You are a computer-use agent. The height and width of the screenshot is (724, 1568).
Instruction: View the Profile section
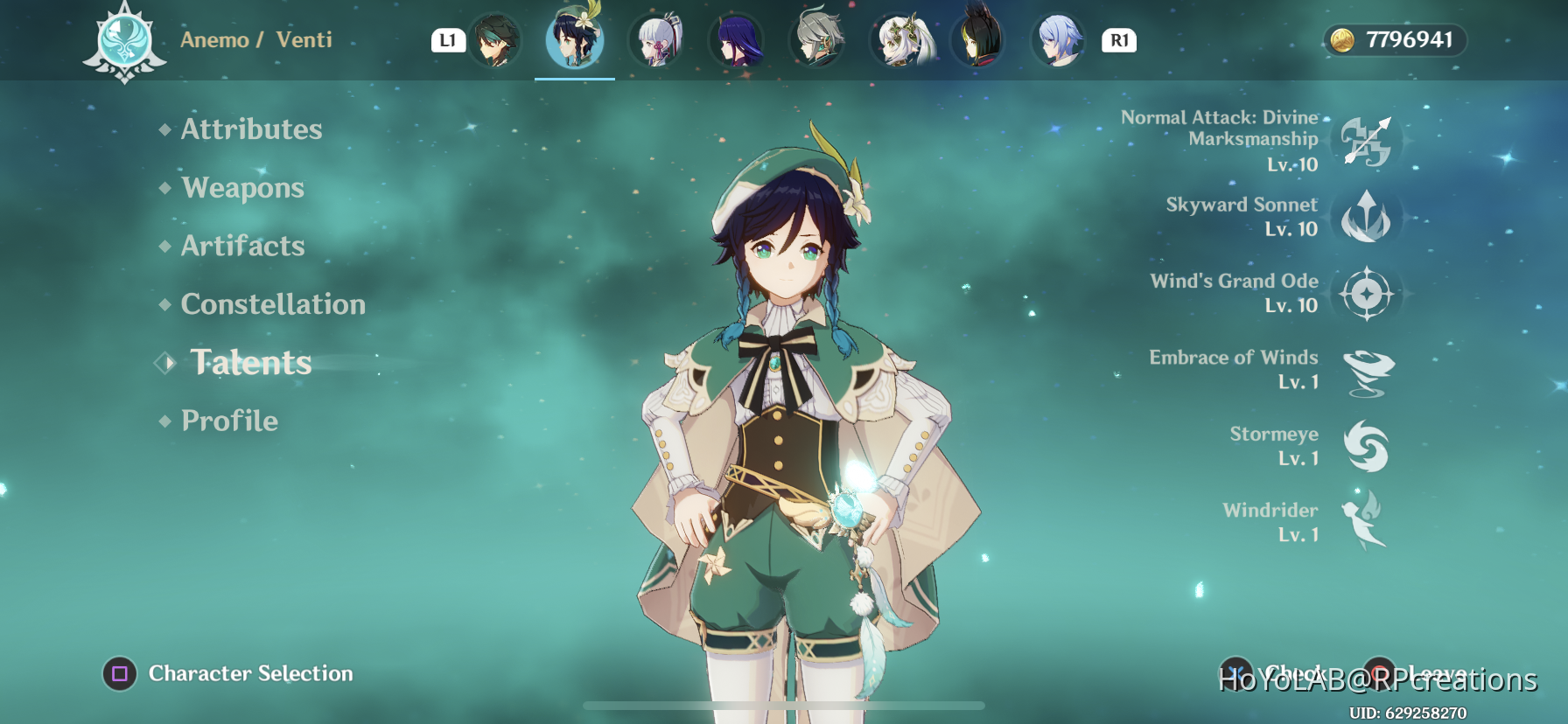(x=229, y=421)
